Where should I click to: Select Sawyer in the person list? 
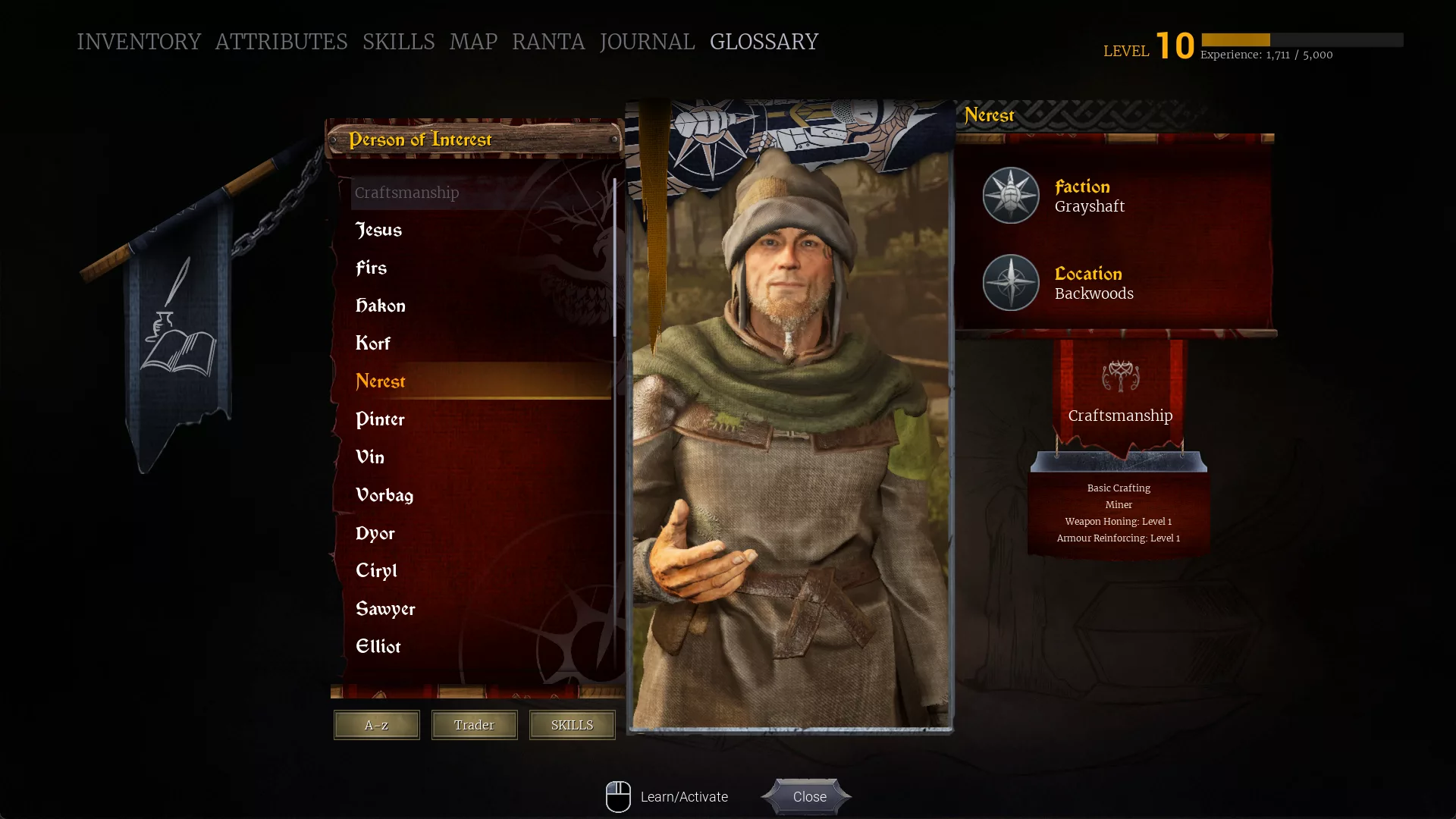click(x=385, y=609)
